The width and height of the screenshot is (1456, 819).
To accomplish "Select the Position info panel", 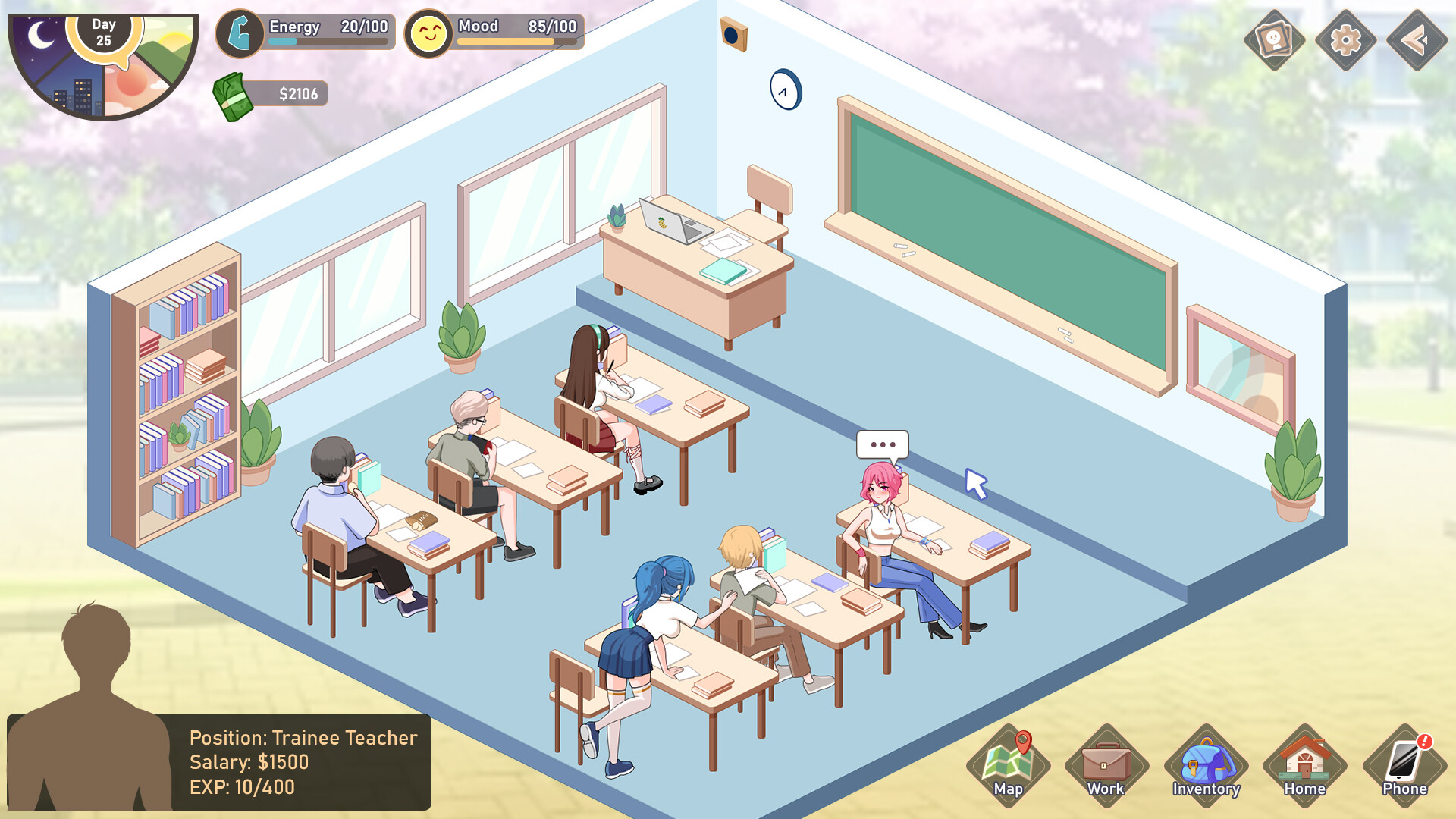I will 303,762.
